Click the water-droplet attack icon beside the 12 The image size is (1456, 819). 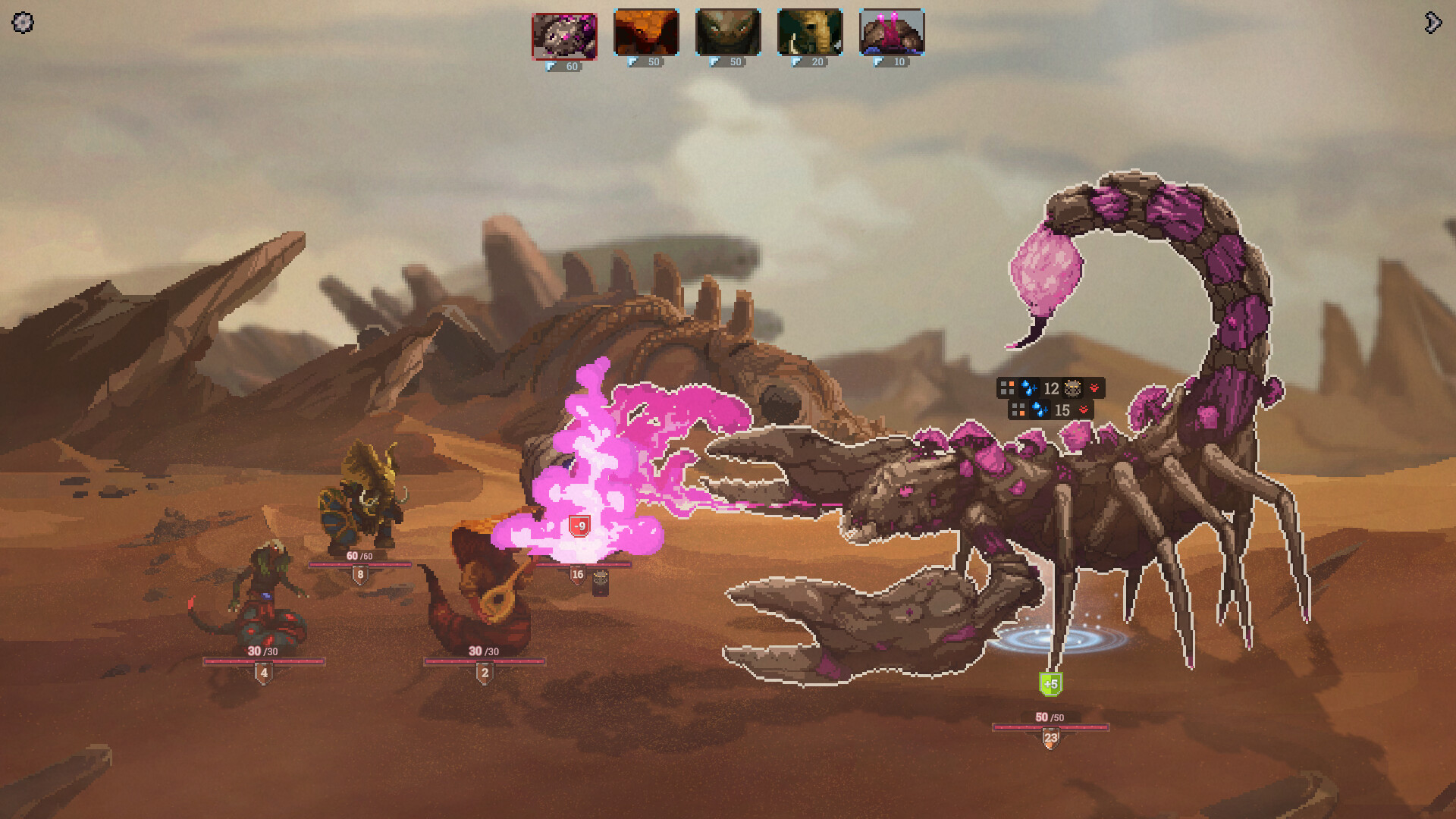click(x=1029, y=388)
